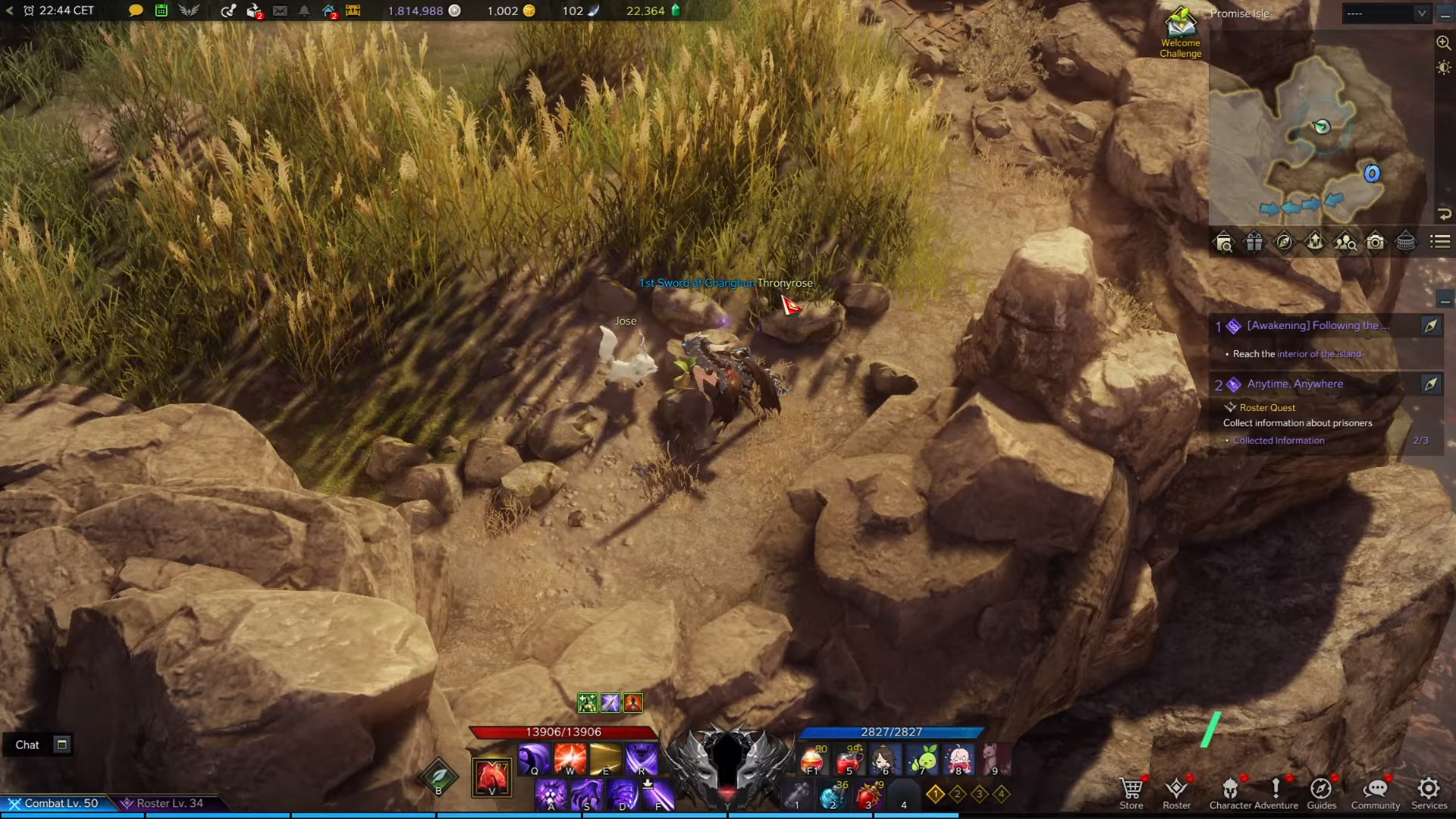Open the Guides menu
This screenshot has height=819, width=1456.
(1321, 792)
